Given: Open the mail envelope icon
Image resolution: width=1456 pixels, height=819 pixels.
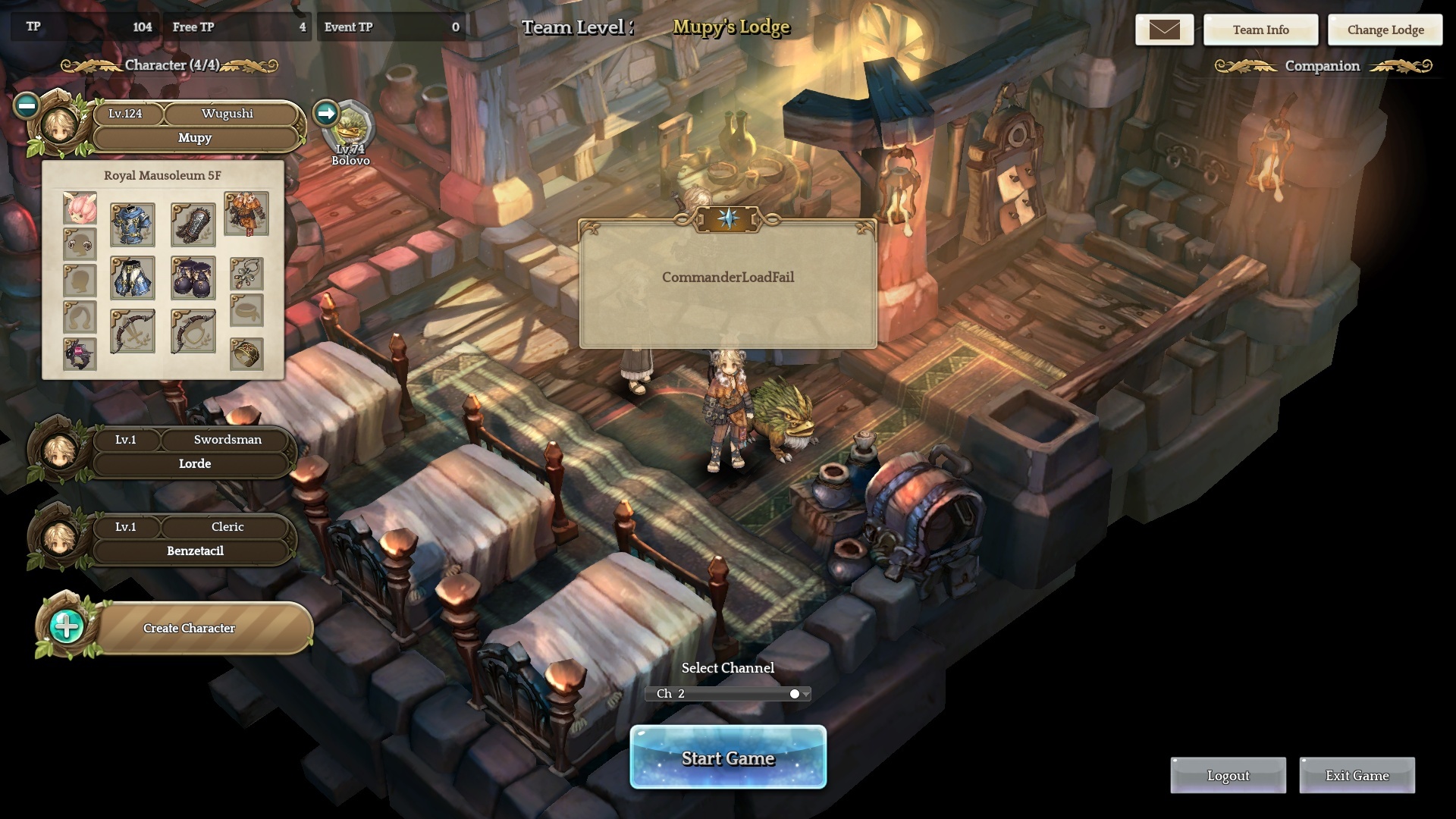Looking at the screenshot, I should 1164,30.
